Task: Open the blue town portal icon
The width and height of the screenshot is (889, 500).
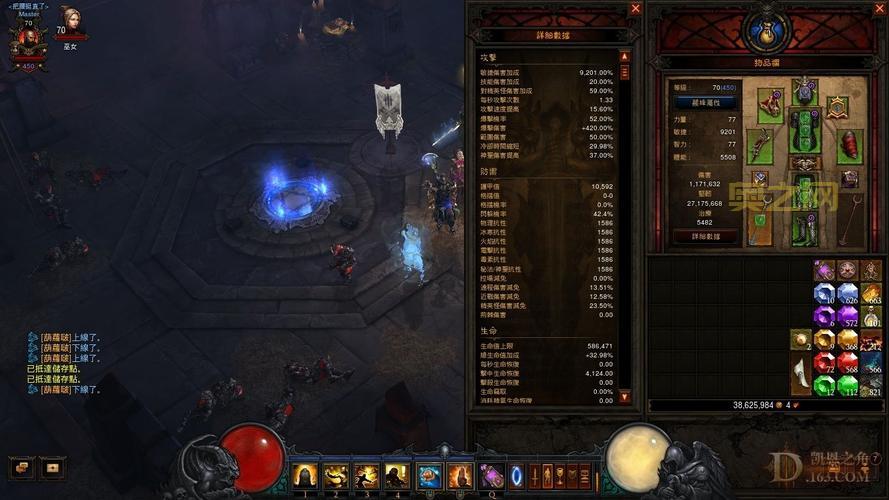Action: [517, 474]
